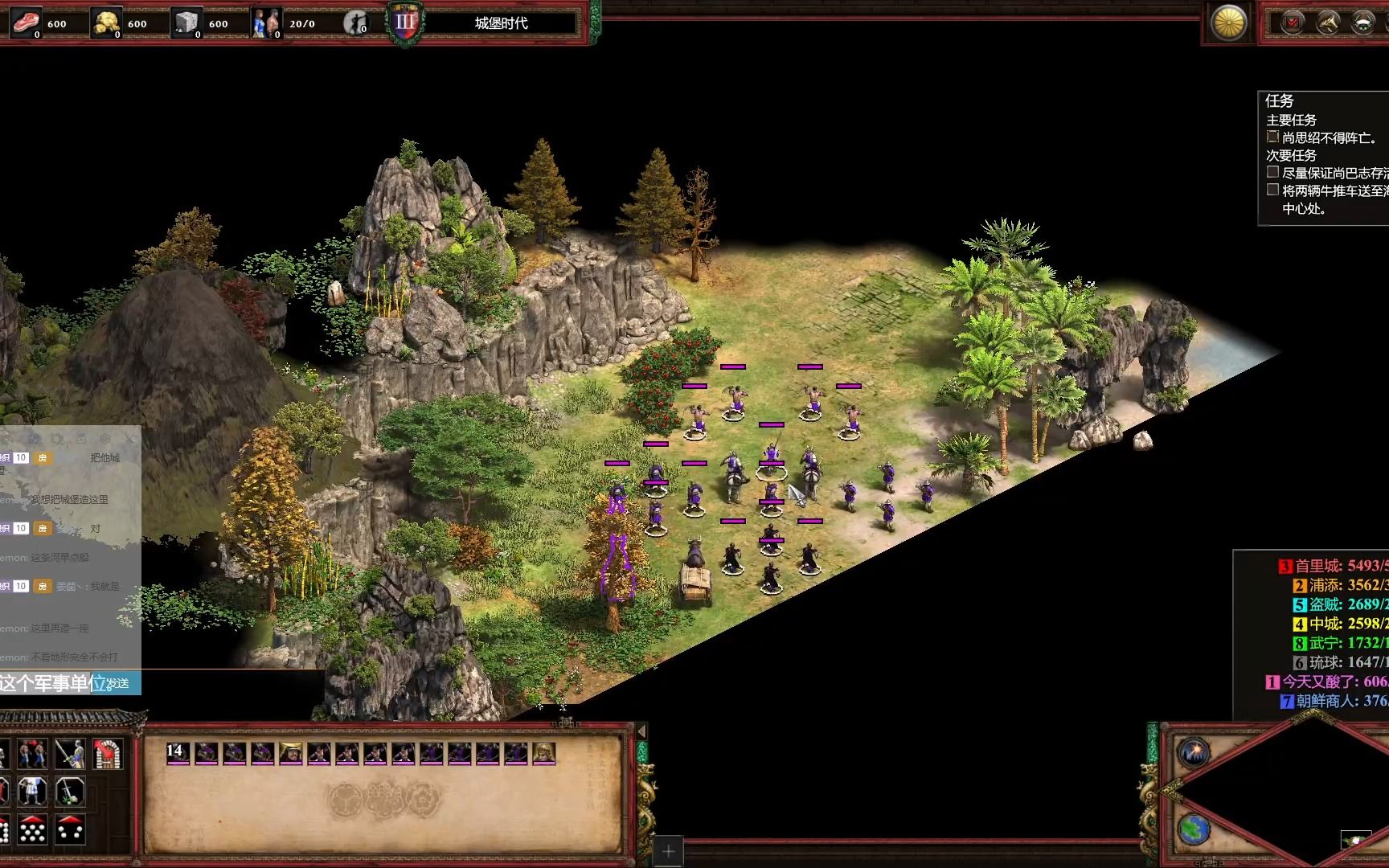This screenshot has width=1389, height=868.
Task: Open the diplomacy banner button
Action: point(1363,23)
